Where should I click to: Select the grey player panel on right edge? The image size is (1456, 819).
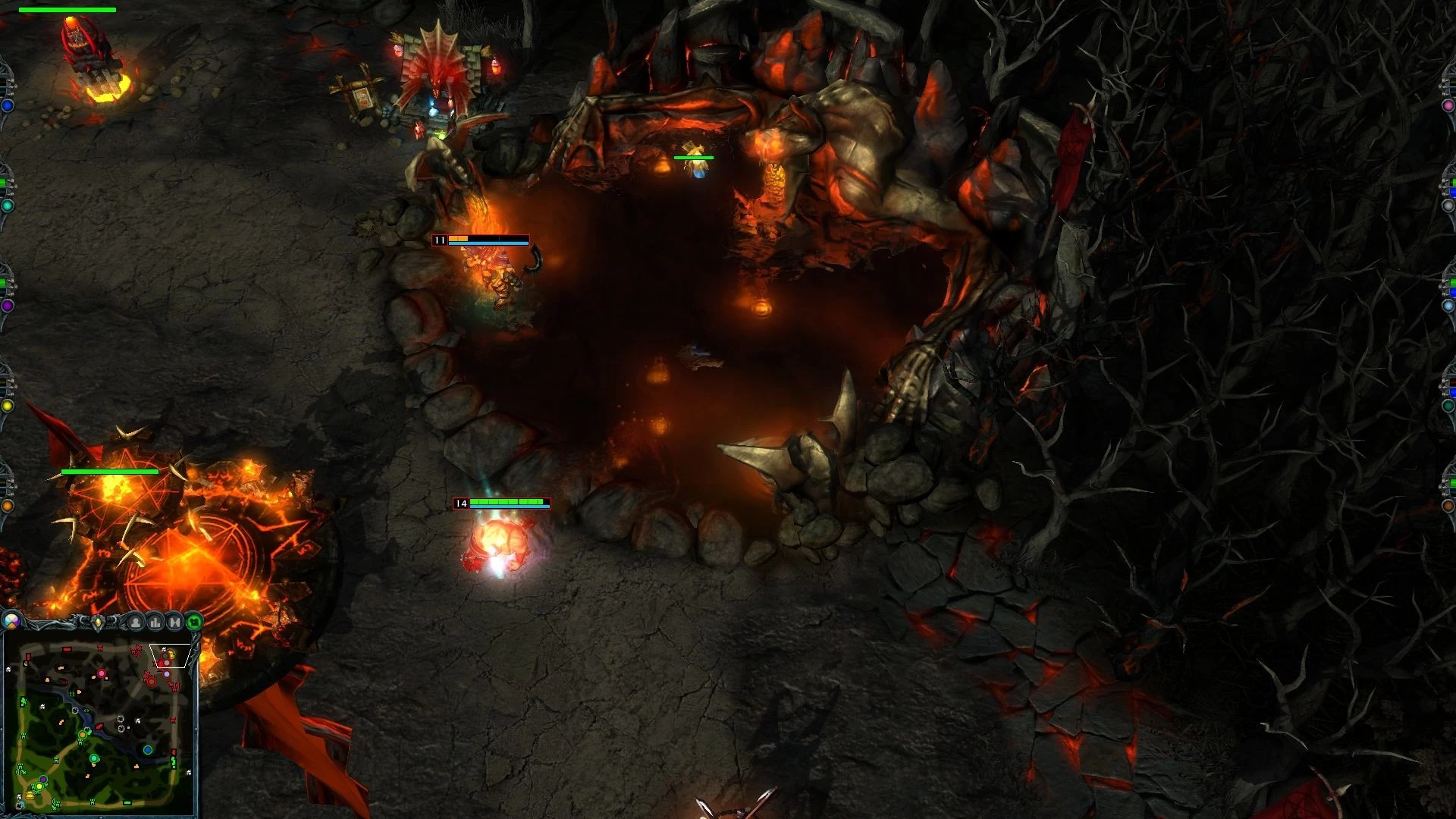click(x=1450, y=206)
